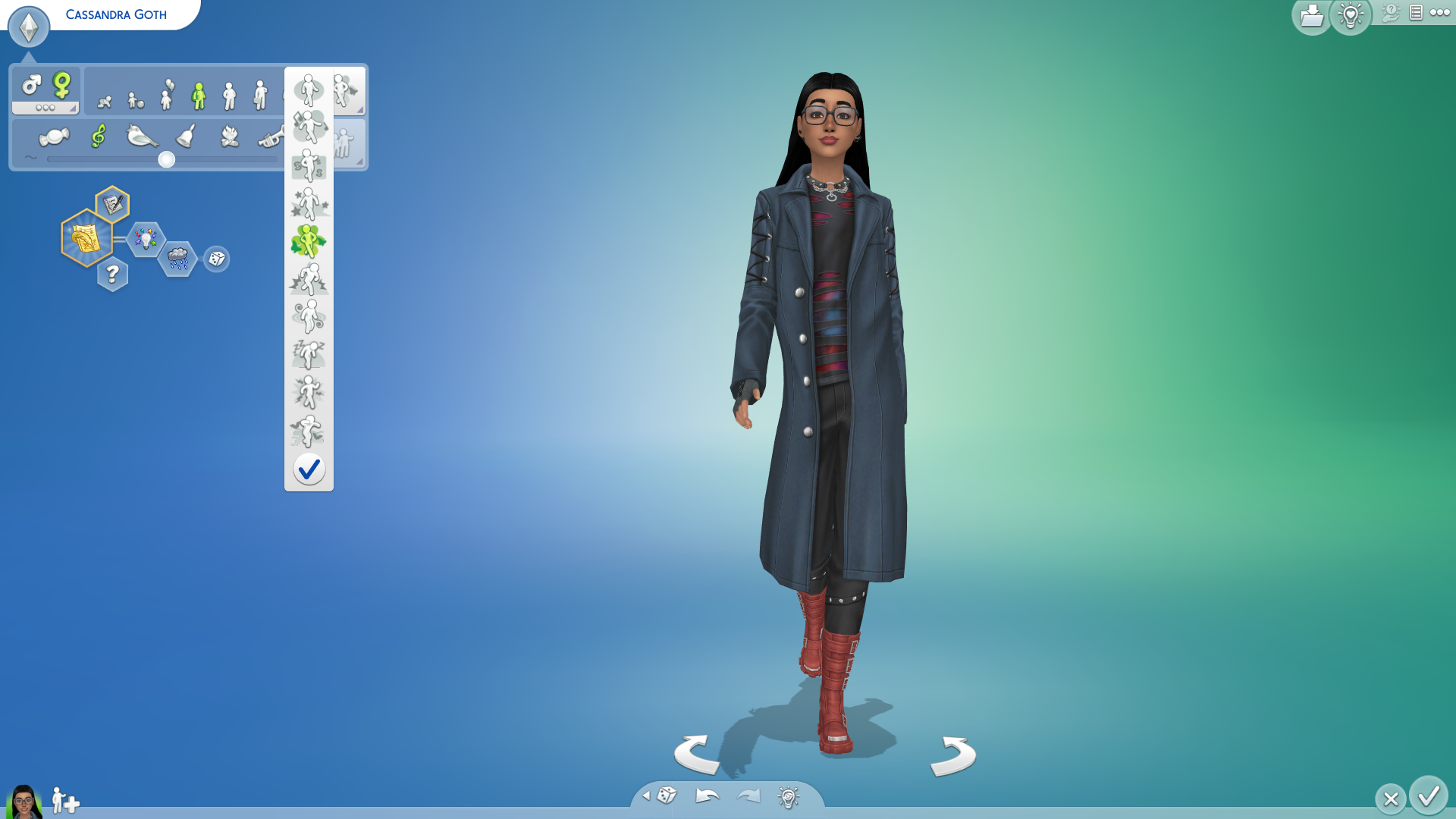
Task: Choose the sweet candy voice icon
Action: (x=53, y=136)
